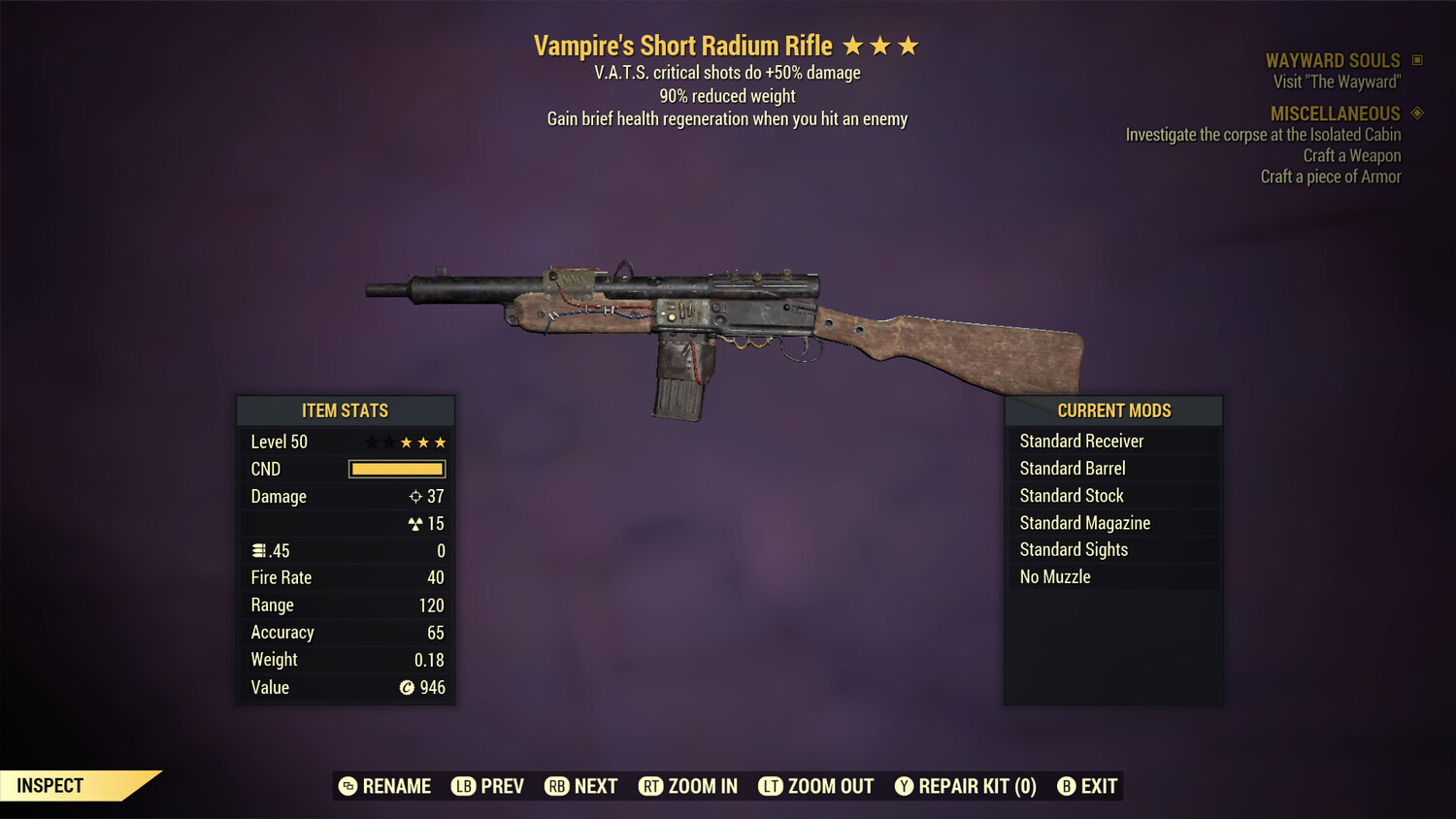Viewport: 1456px width, 819px height.
Task: Collapse the Current Mods panel header
Action: 1113,410
